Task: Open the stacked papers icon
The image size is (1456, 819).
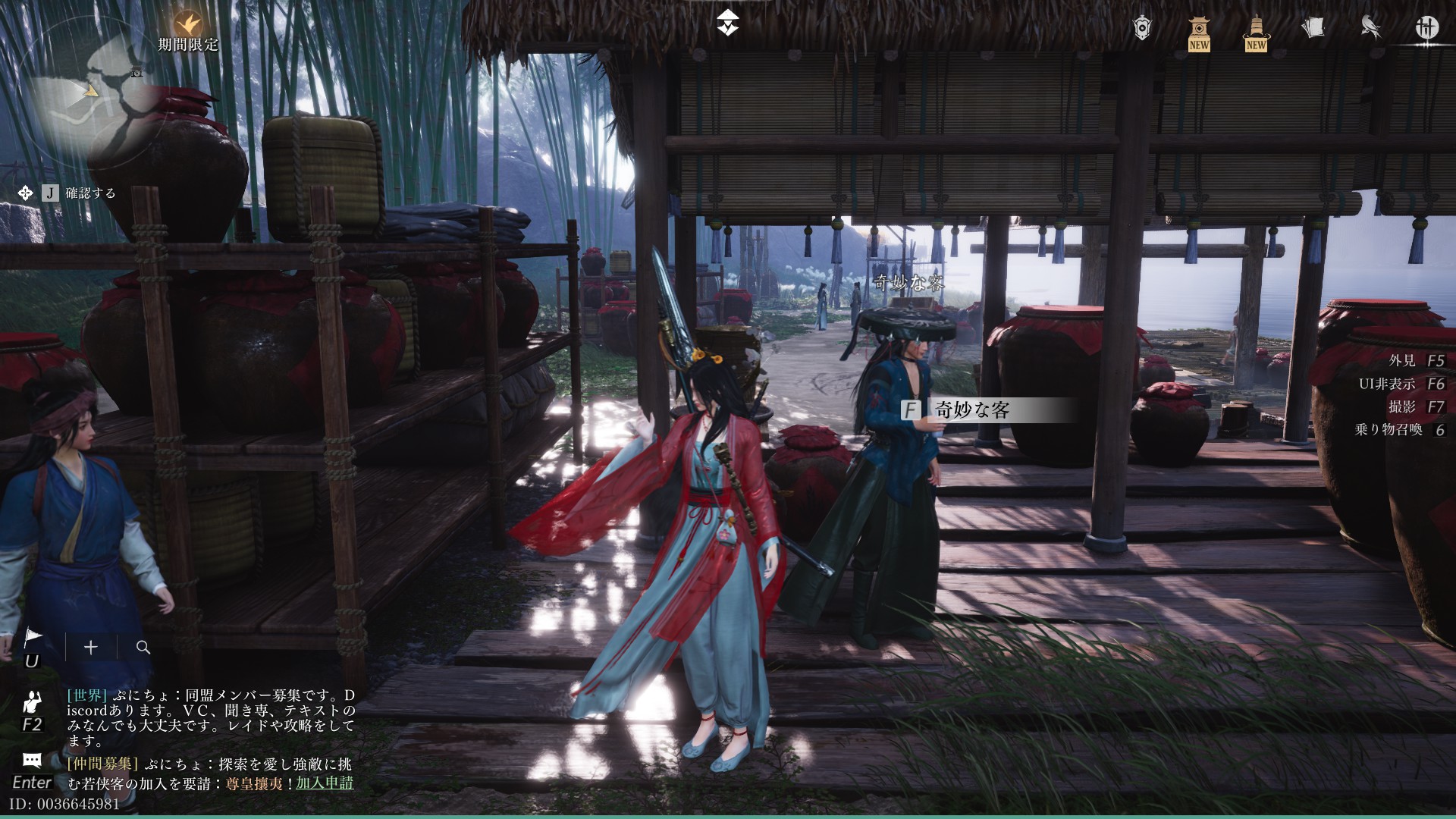Action: (1313, 28)
